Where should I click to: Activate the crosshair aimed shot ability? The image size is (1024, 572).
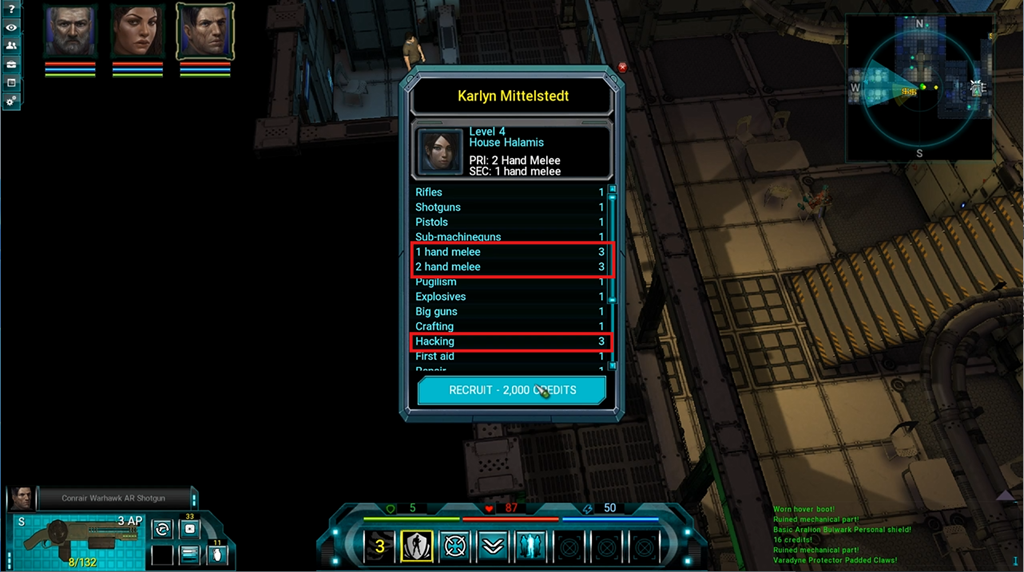pyautogui.click(x=455, y=546)
